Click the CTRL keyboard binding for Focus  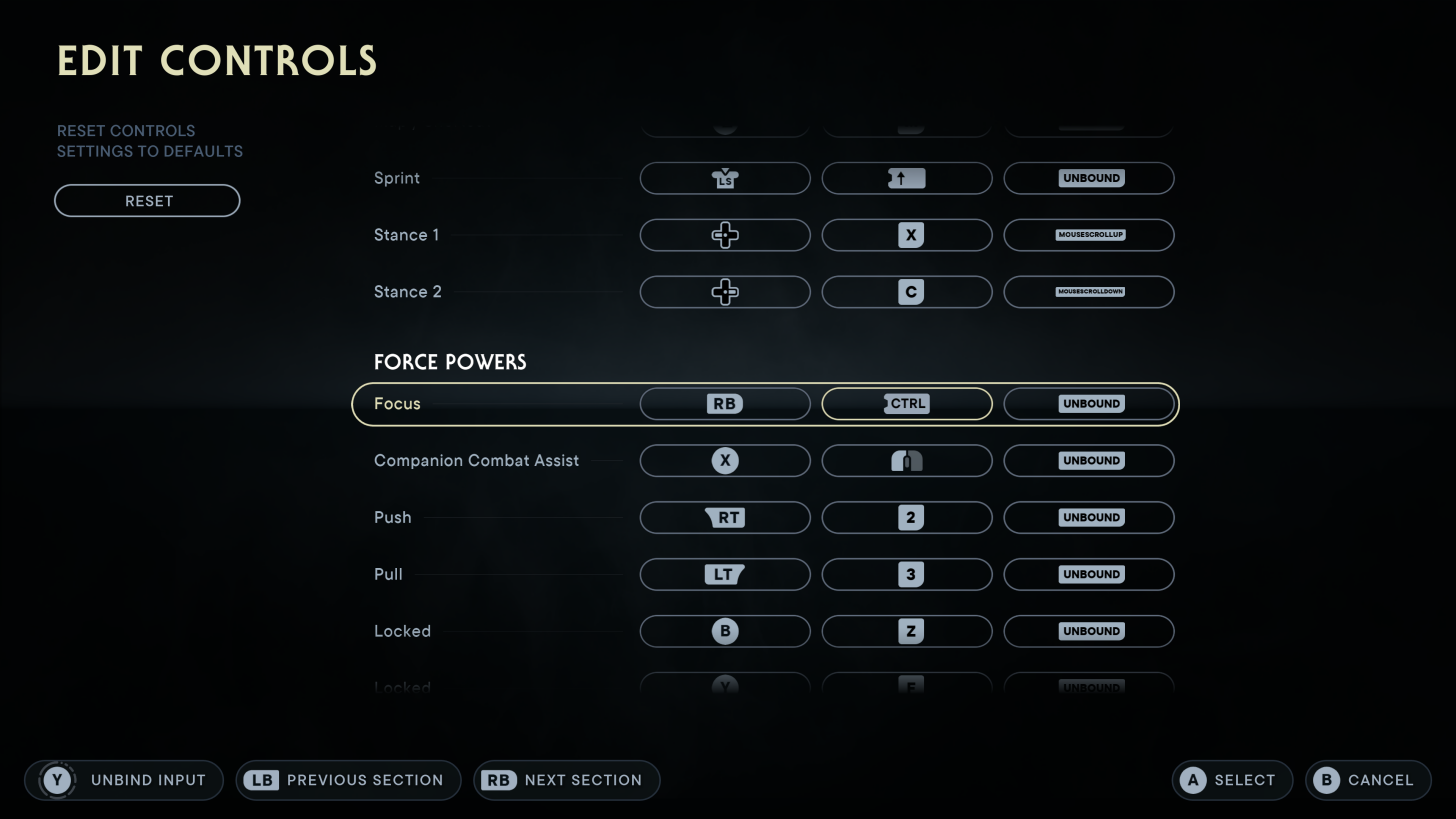(x=906, y=403)
